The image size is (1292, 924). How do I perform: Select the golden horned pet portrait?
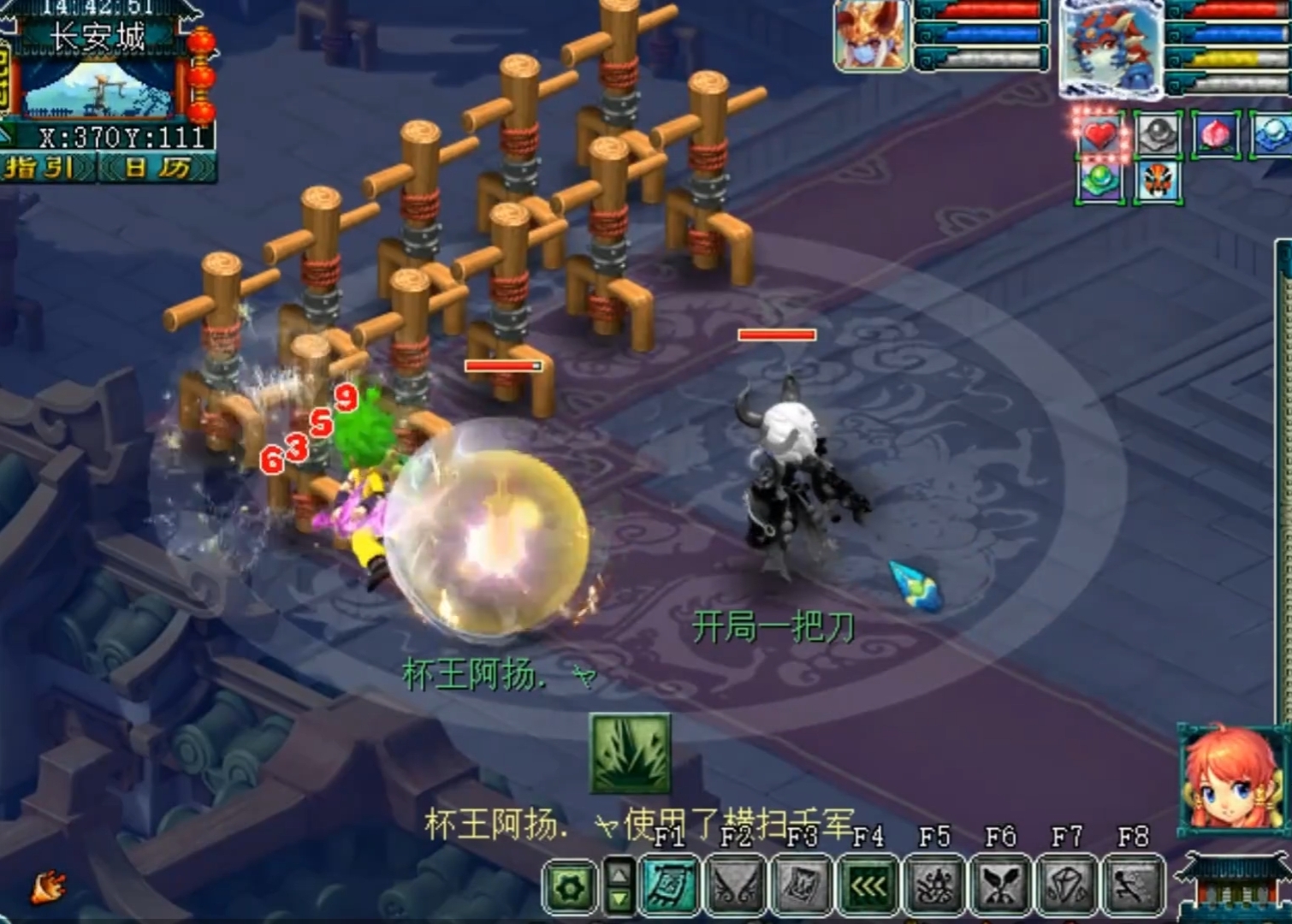point(871,36)
